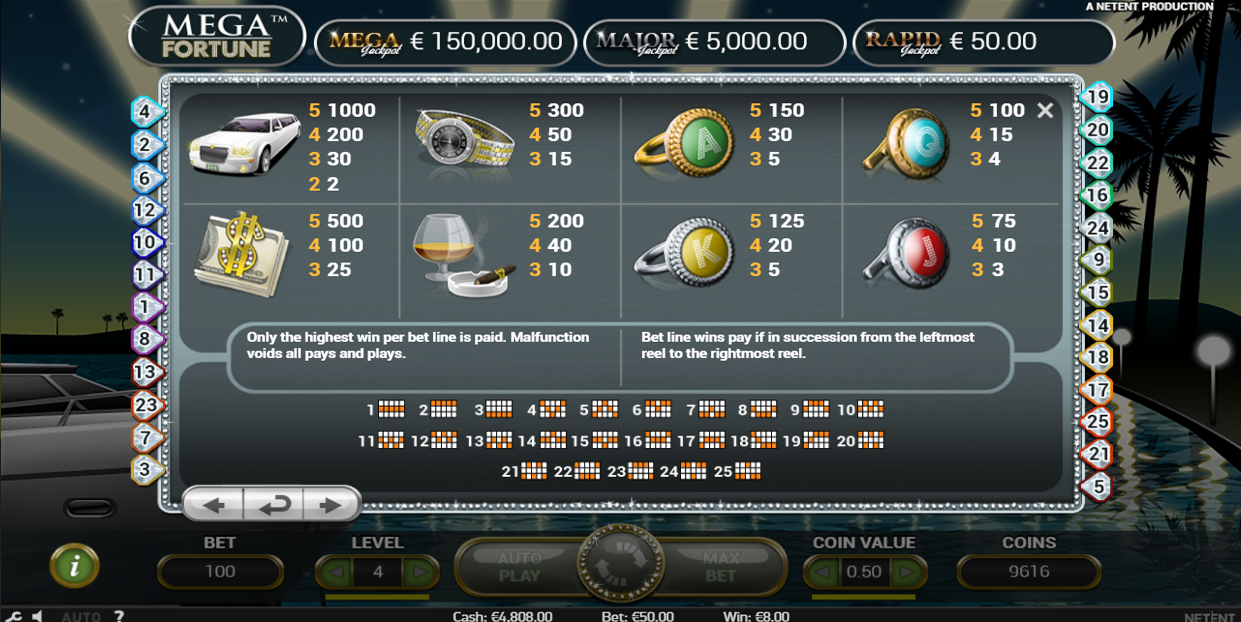This screenshot has height=622, width=1241.
Task: Start Auto Play
Action: [x=519, y=567]
